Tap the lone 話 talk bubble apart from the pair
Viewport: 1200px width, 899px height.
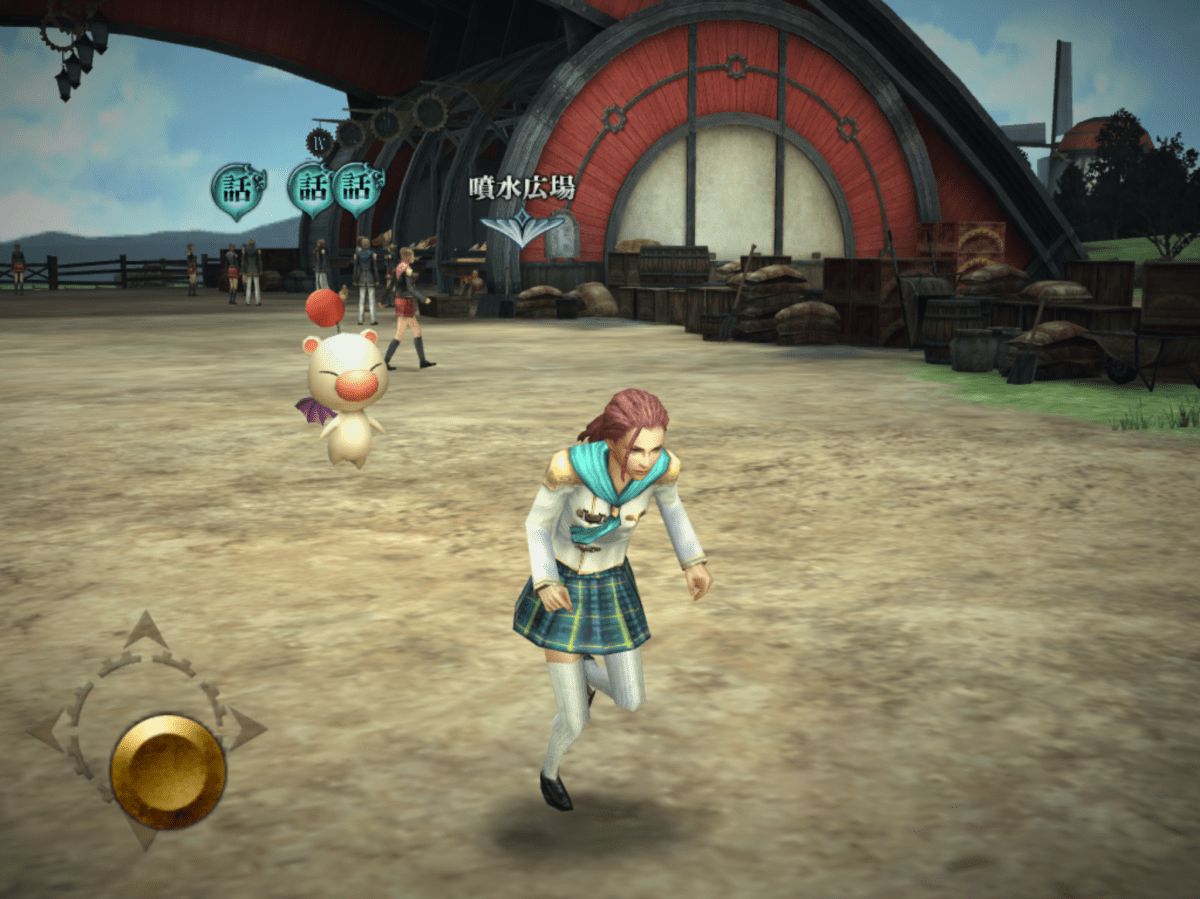pyautogui.click(x=237, y=190)
